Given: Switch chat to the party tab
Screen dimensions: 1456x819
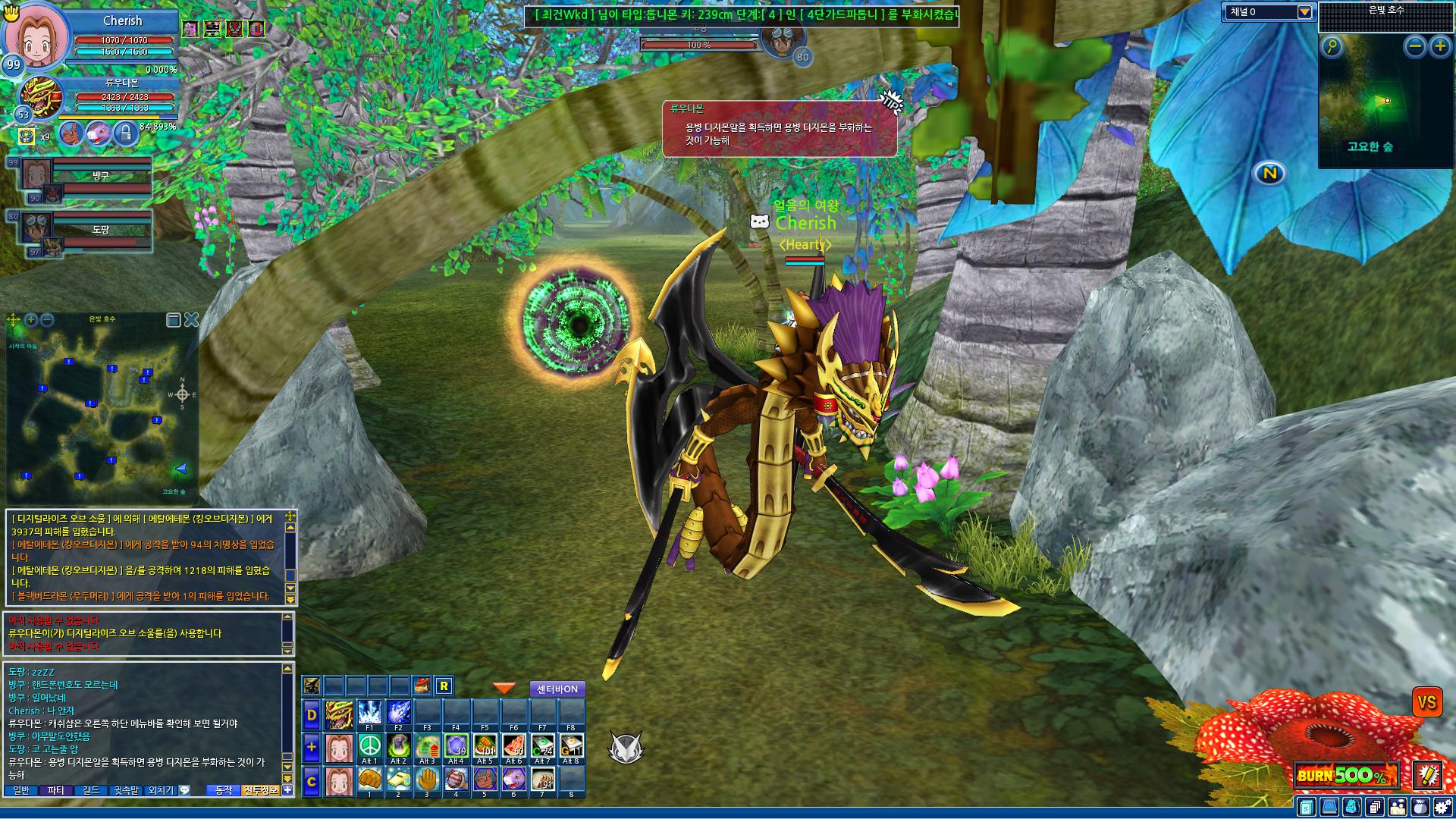Looking at the screenshot, I should click(56, 790).
